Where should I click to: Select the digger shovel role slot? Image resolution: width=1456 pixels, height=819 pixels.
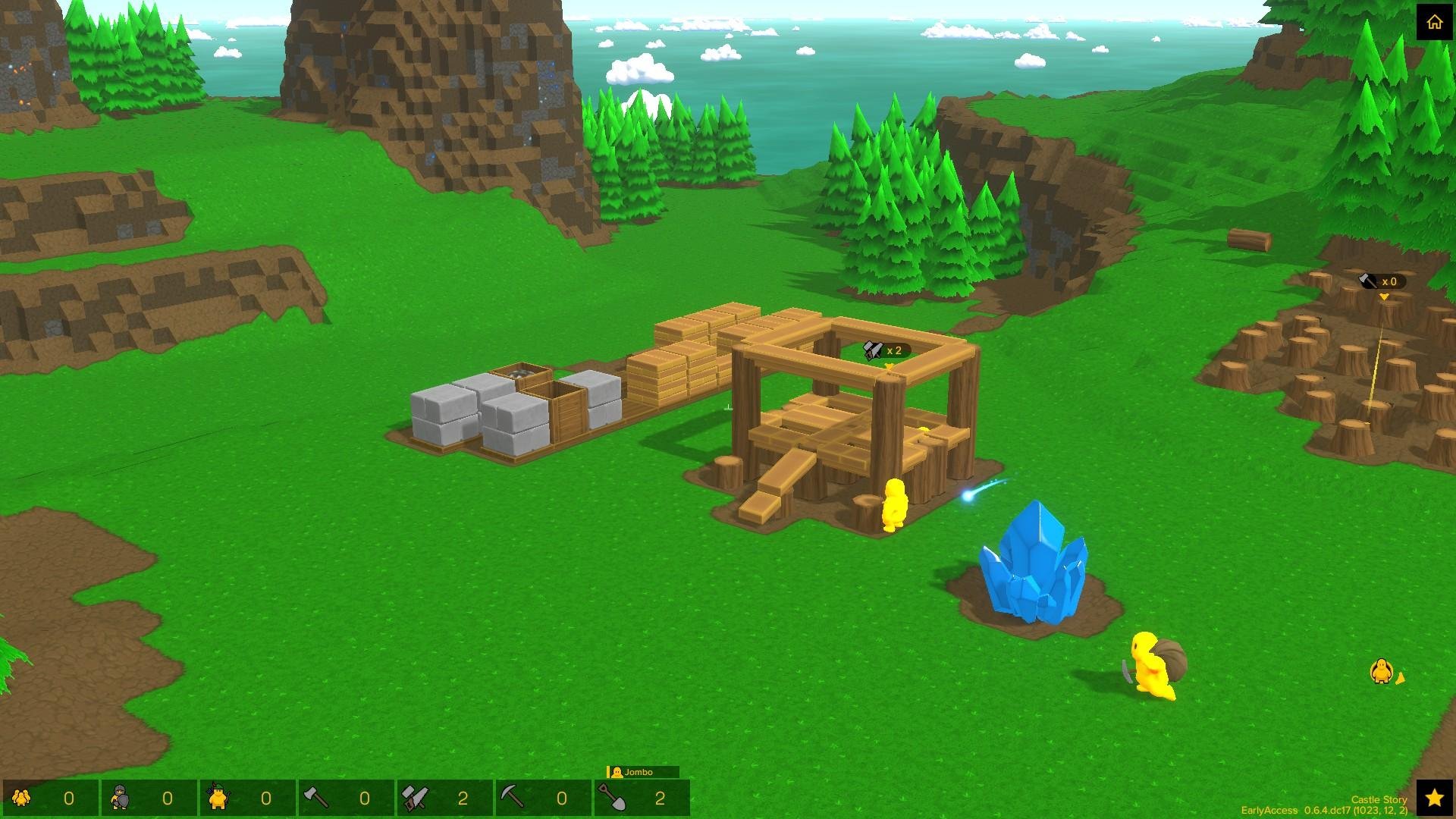(642, 798)
